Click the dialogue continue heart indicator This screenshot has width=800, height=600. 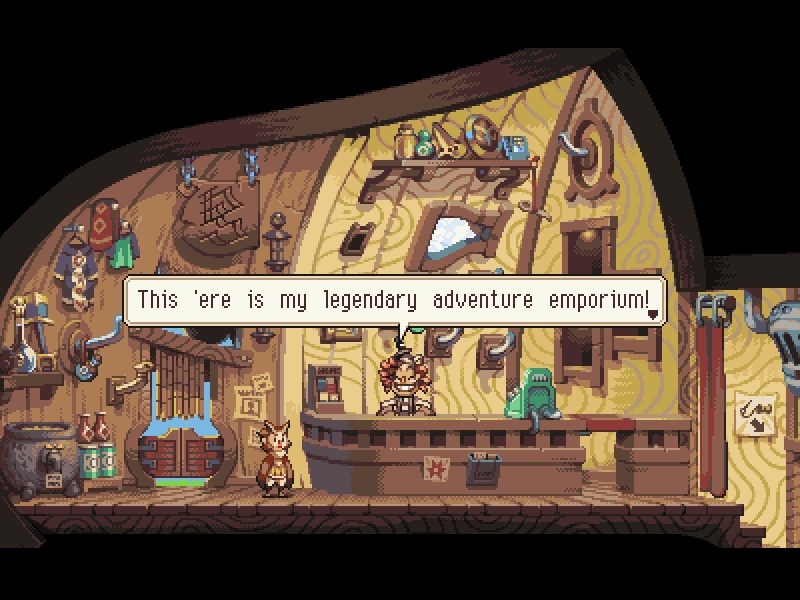[x=653, y=314]
